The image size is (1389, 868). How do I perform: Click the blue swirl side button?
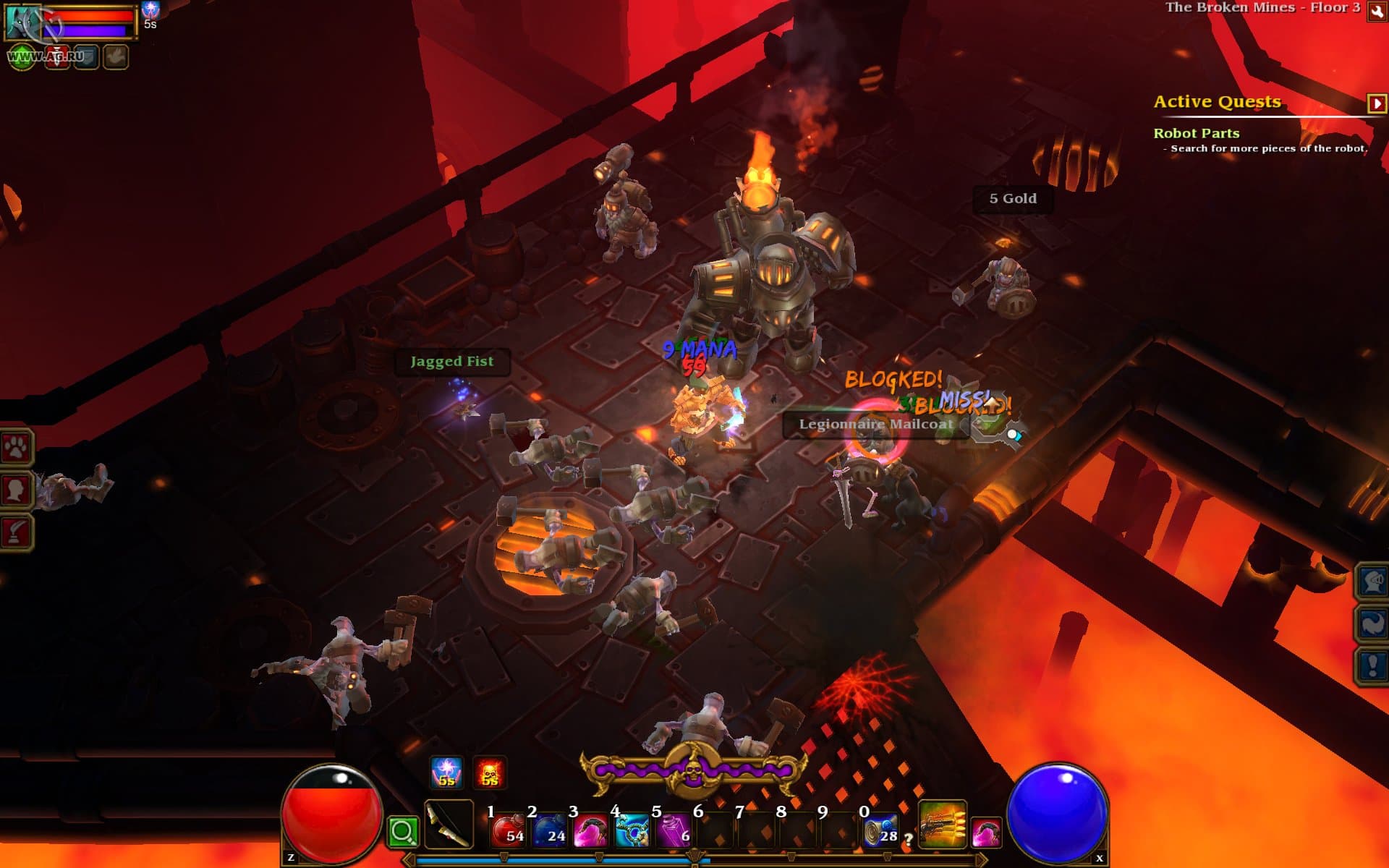tap(1372, 623)
